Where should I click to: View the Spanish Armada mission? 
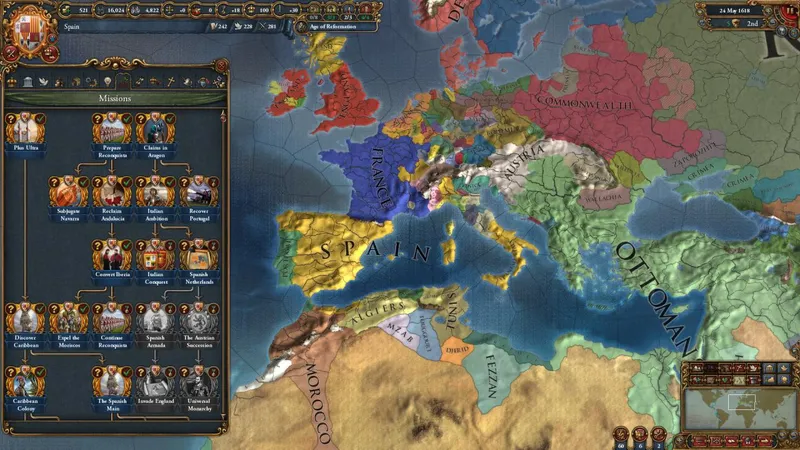155,318
